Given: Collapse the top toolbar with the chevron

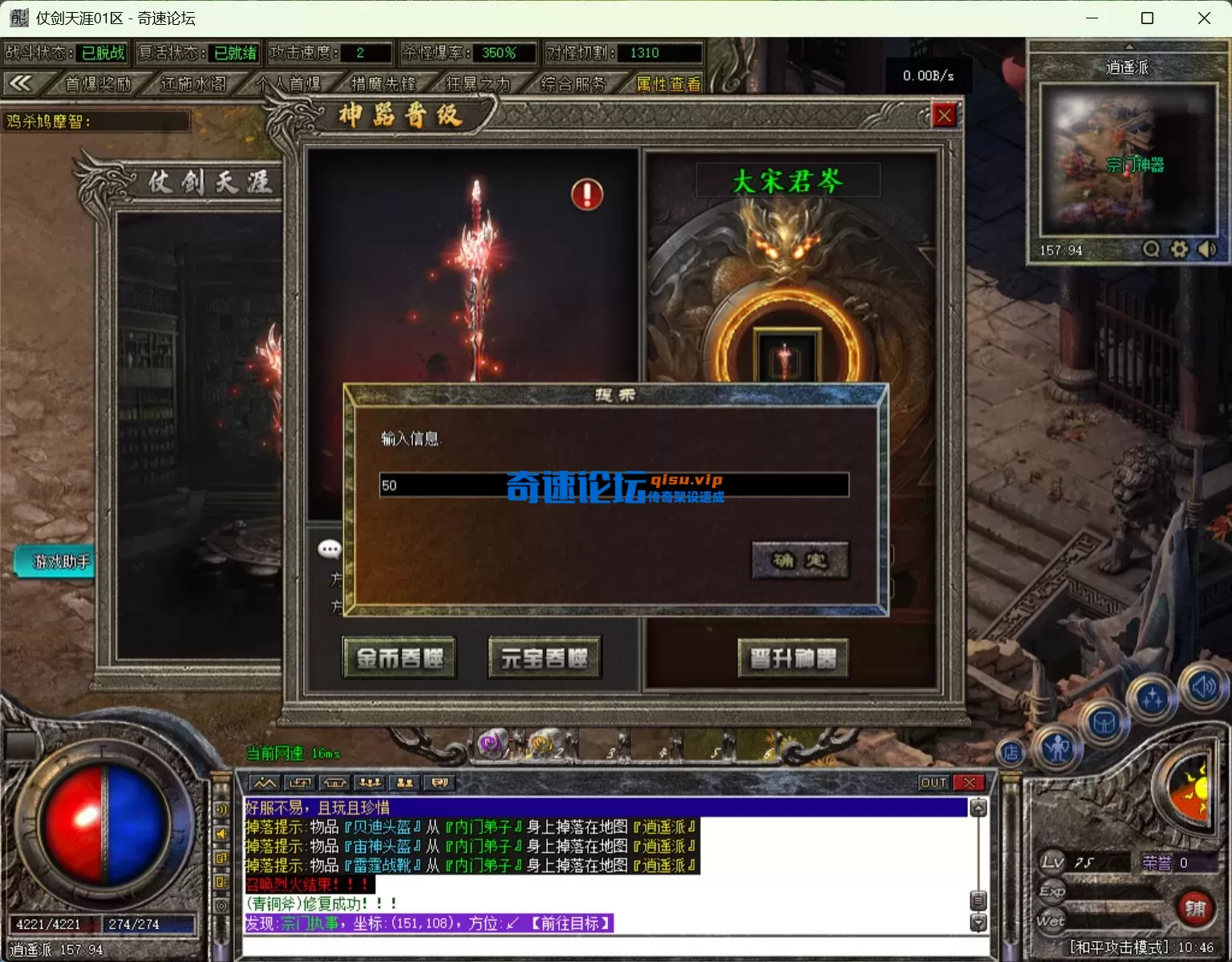Looking at the screenshot, I should 22,83.
